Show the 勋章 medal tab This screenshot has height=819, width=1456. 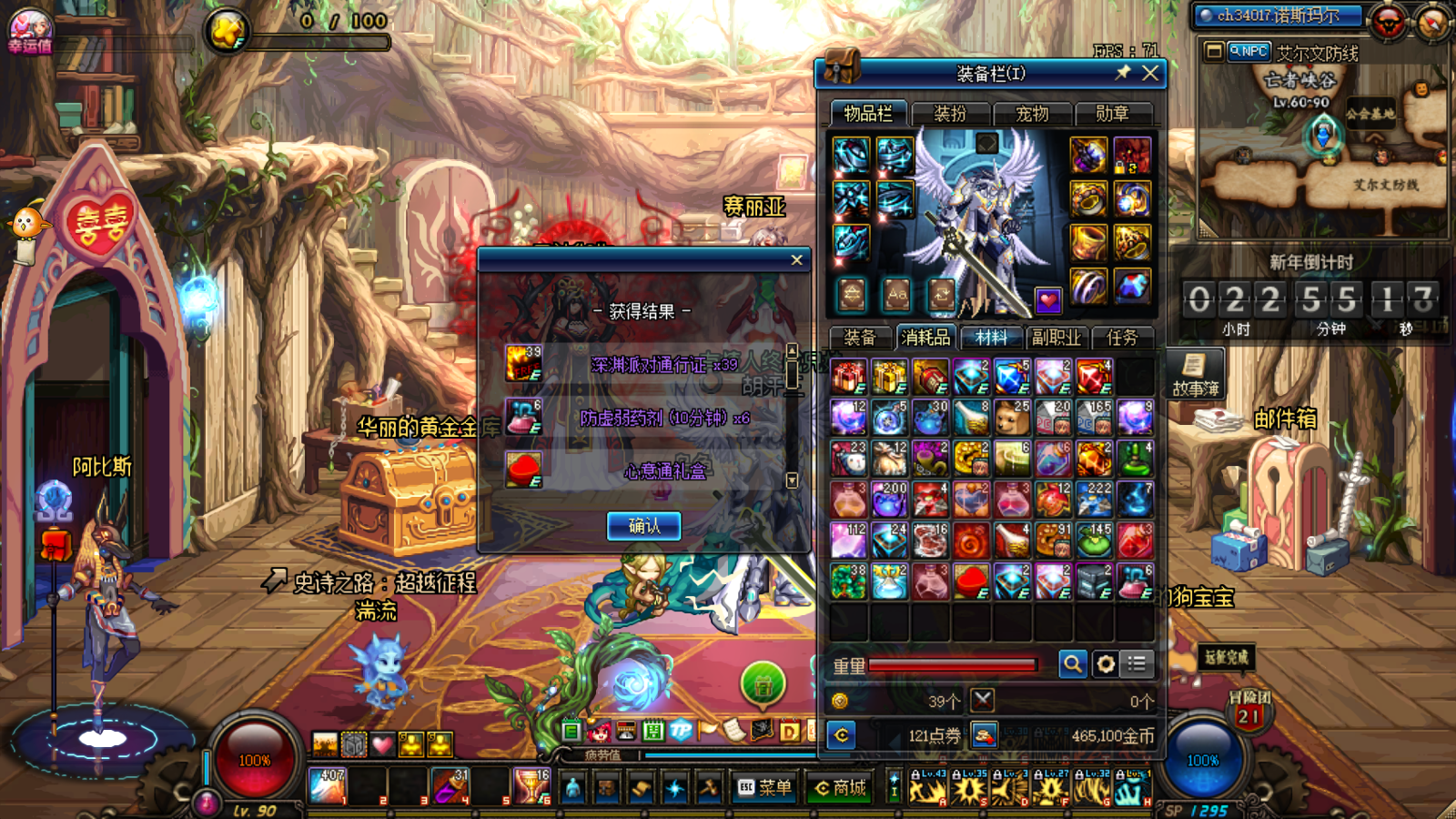1112,114
